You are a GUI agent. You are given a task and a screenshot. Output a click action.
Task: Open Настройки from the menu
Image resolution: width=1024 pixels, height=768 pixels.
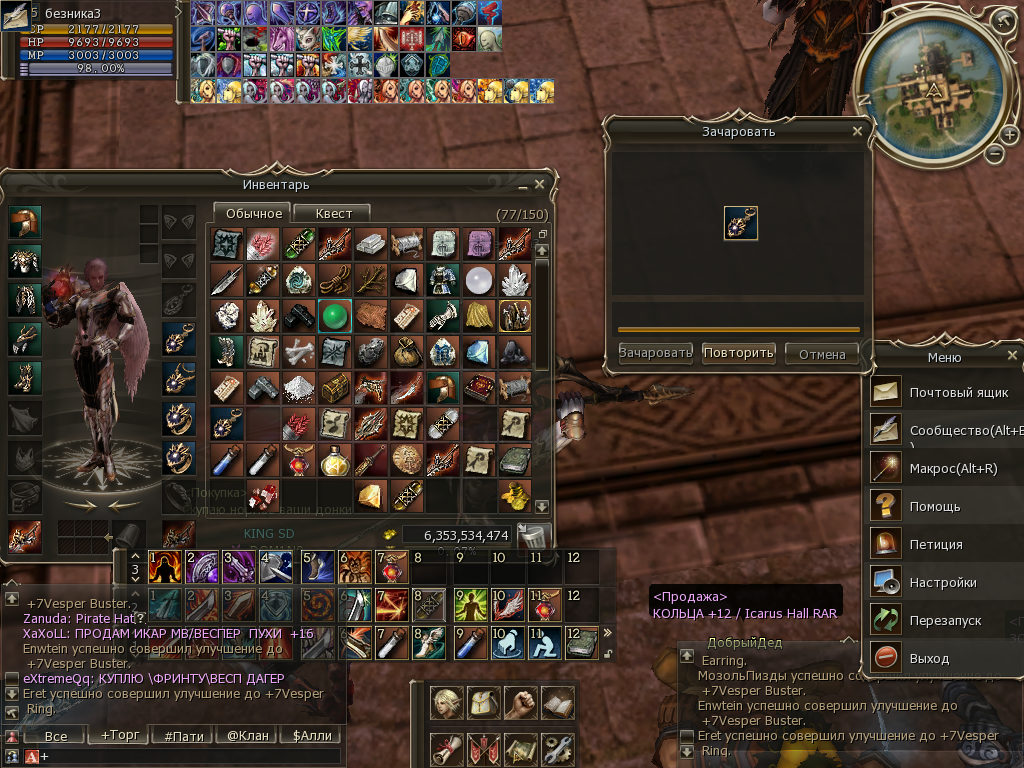tap(942, 583)
